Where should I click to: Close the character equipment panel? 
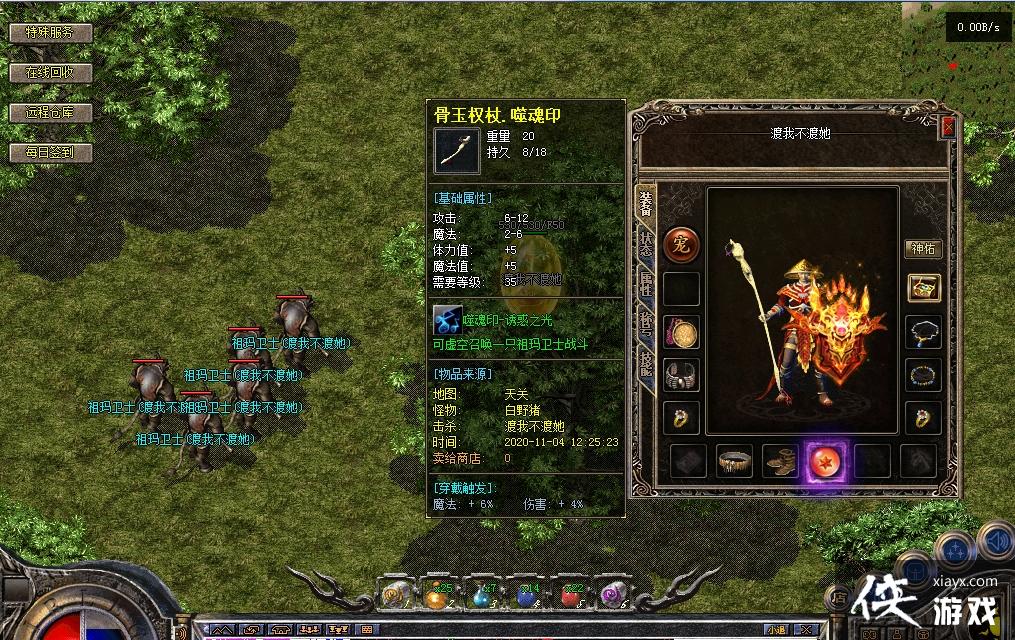(948, 127)
